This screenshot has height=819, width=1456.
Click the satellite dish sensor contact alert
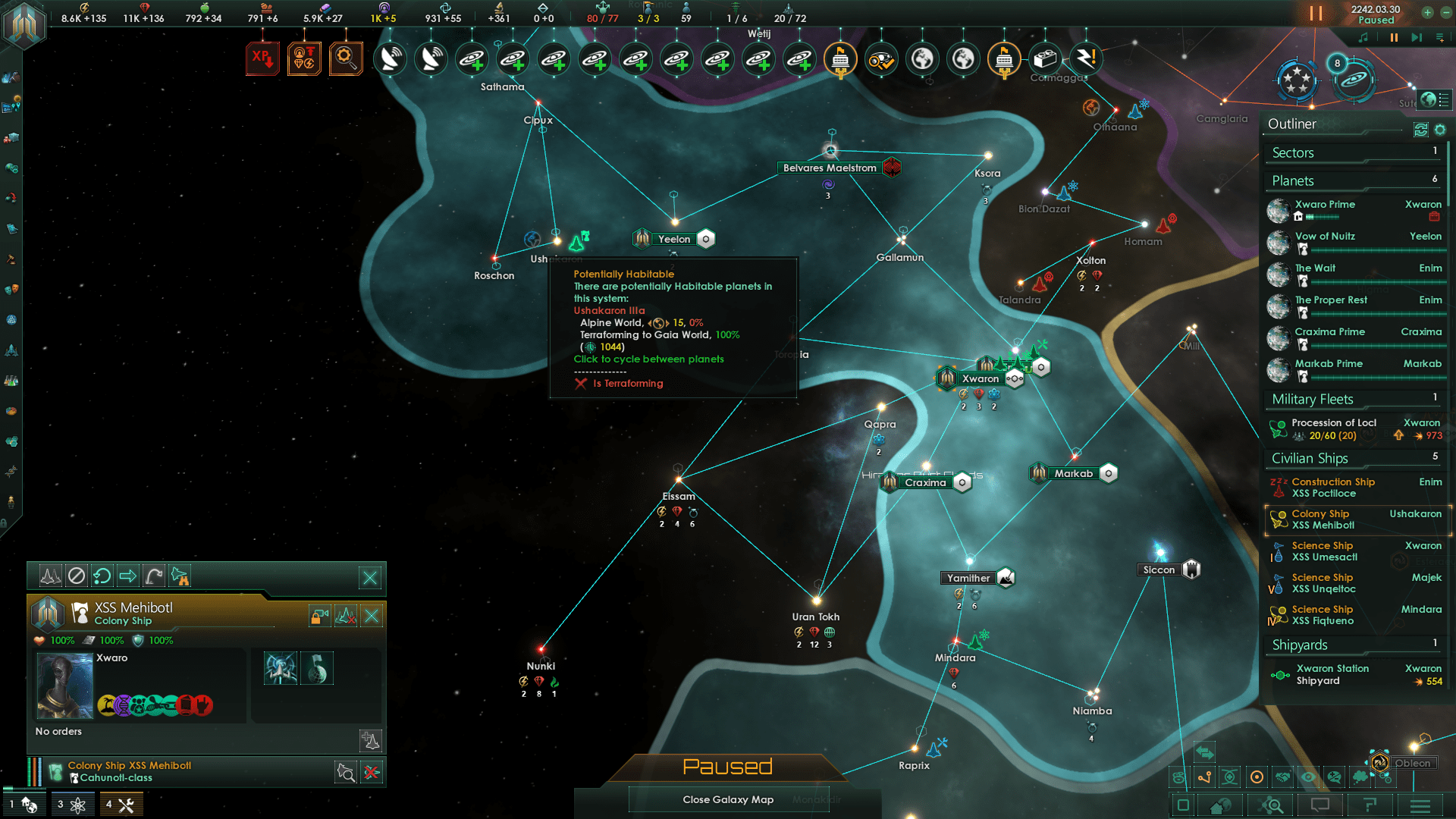(391, 58)
